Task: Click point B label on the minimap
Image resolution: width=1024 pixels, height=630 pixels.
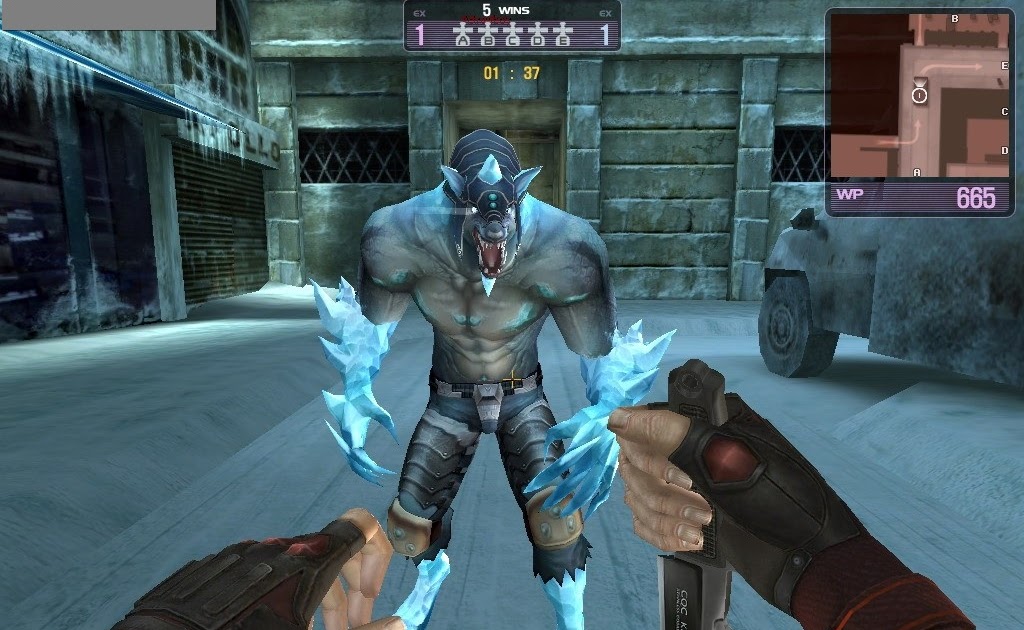Action: [x=954, y=18]
